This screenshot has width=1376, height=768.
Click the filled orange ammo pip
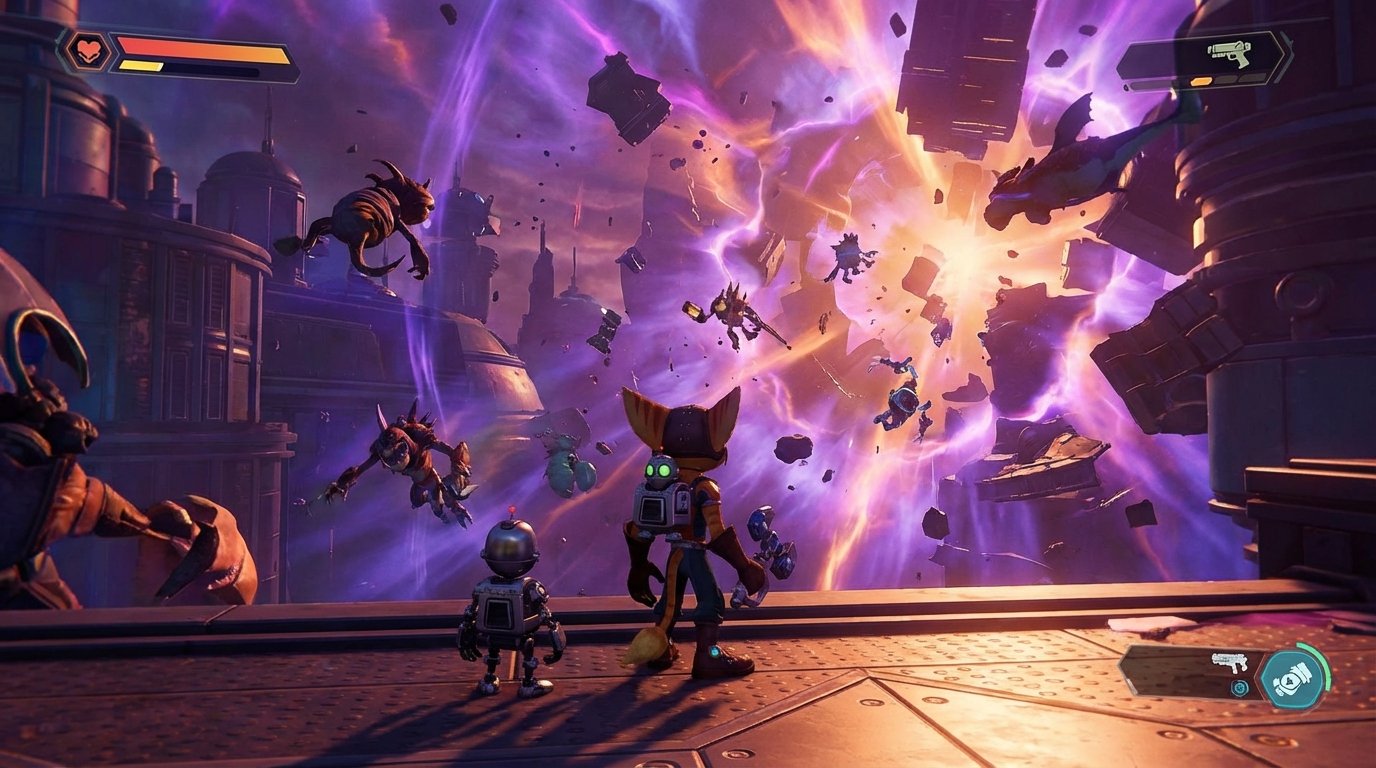pyautogui.click(x=1200, y=79)
